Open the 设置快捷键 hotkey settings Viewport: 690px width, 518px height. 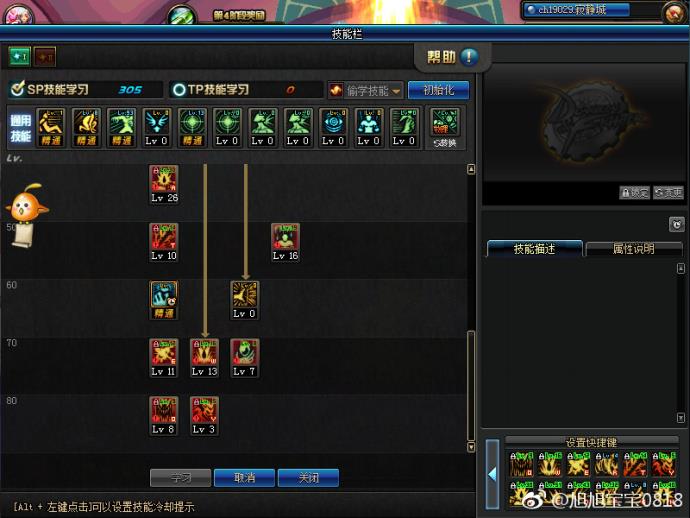[x=590, y=441]
